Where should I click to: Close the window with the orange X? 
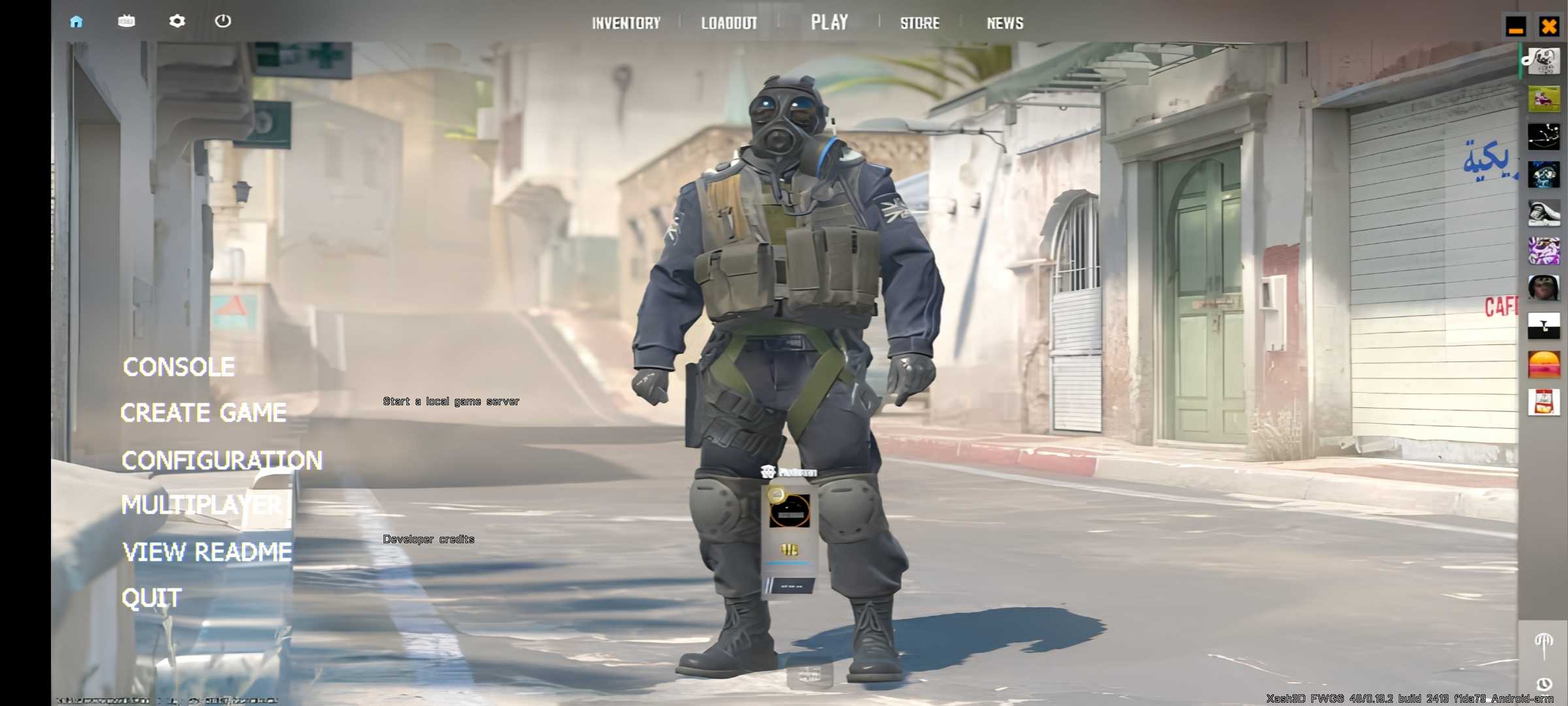point(1549,27)
